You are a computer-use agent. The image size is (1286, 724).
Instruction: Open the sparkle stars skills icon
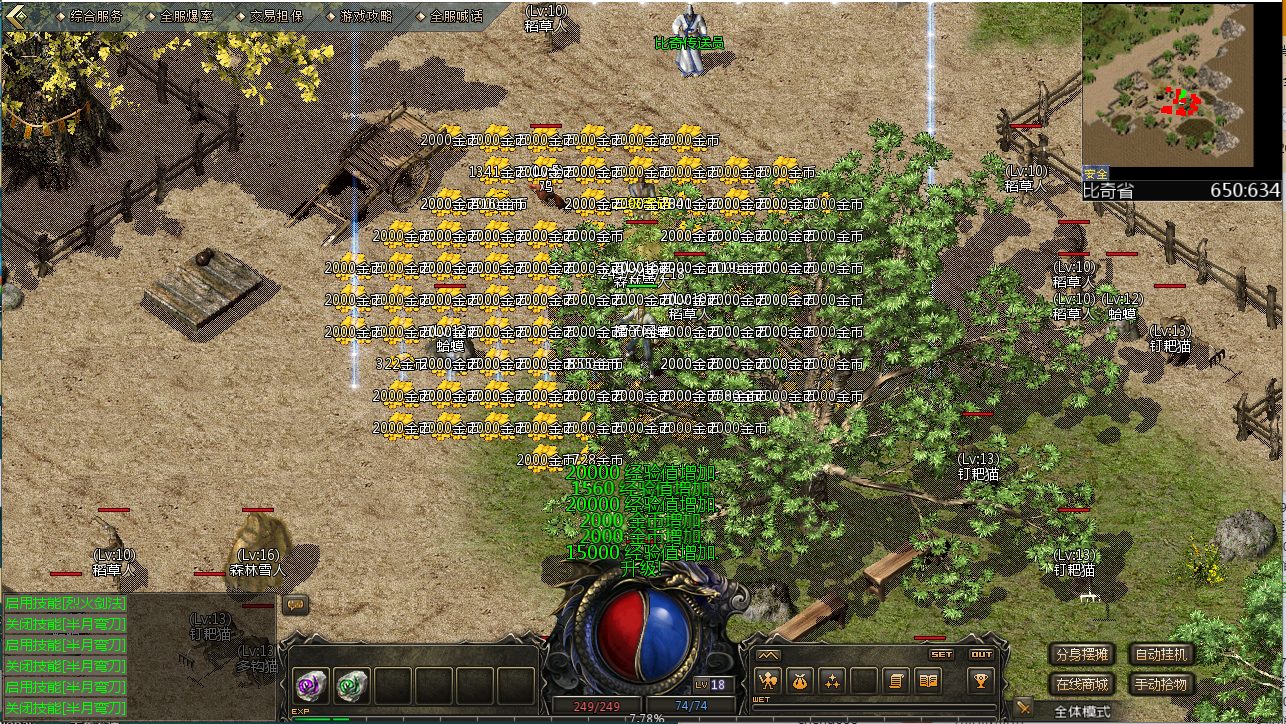[x=832, y=681]
